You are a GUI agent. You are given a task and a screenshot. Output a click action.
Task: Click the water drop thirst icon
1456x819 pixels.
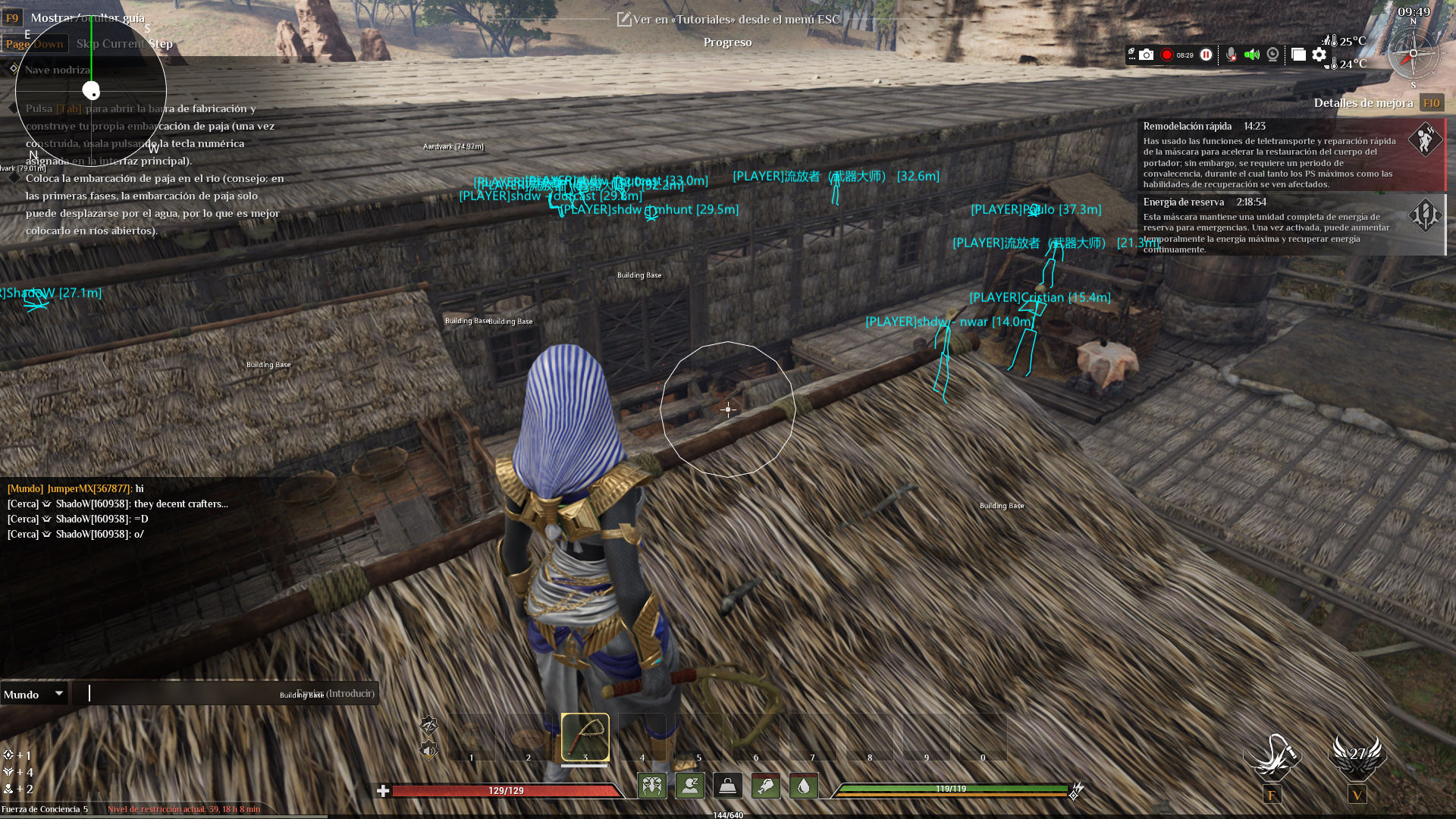coord(802,786)
